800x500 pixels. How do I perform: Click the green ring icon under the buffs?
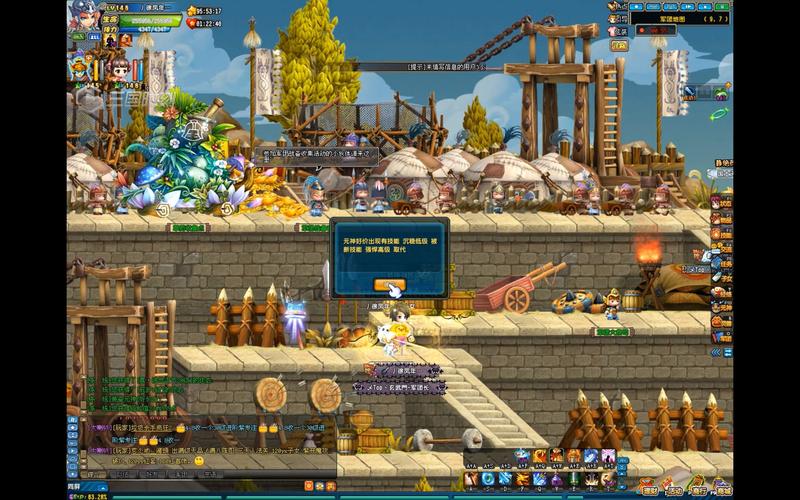click(x=717, y=115)
